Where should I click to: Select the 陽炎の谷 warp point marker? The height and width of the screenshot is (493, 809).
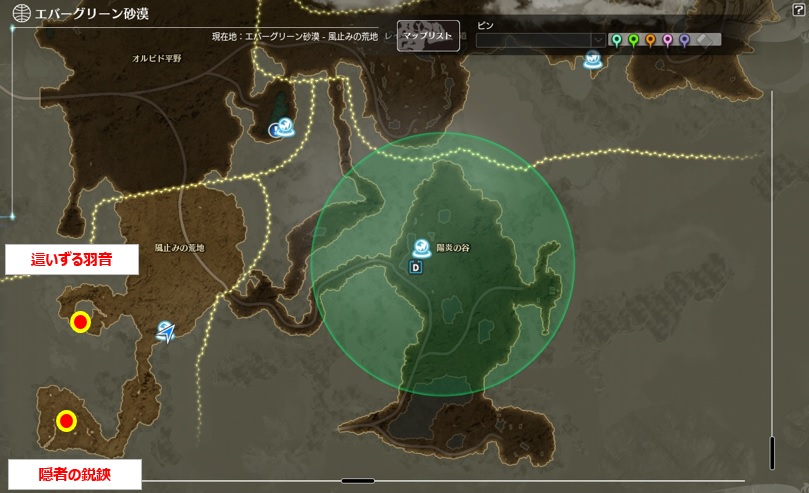[x=423, y=248]
